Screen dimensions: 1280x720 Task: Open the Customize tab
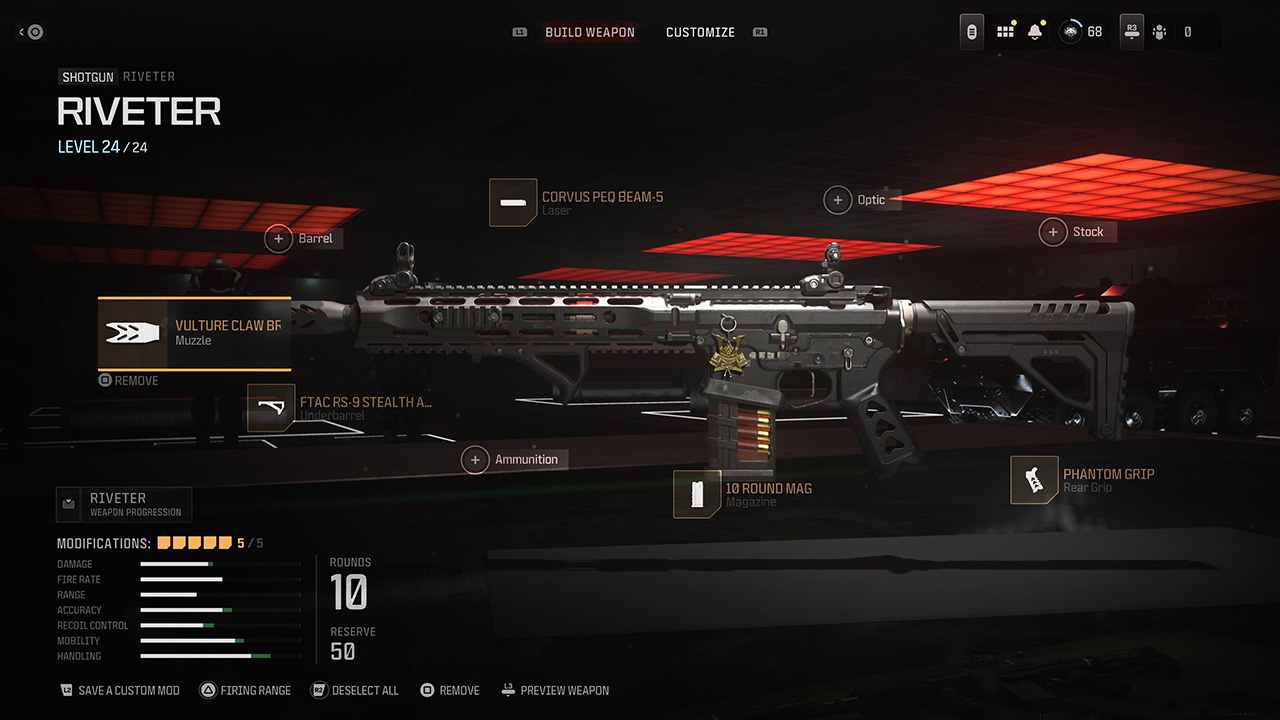pyautogui.click(x=700, y=32)
